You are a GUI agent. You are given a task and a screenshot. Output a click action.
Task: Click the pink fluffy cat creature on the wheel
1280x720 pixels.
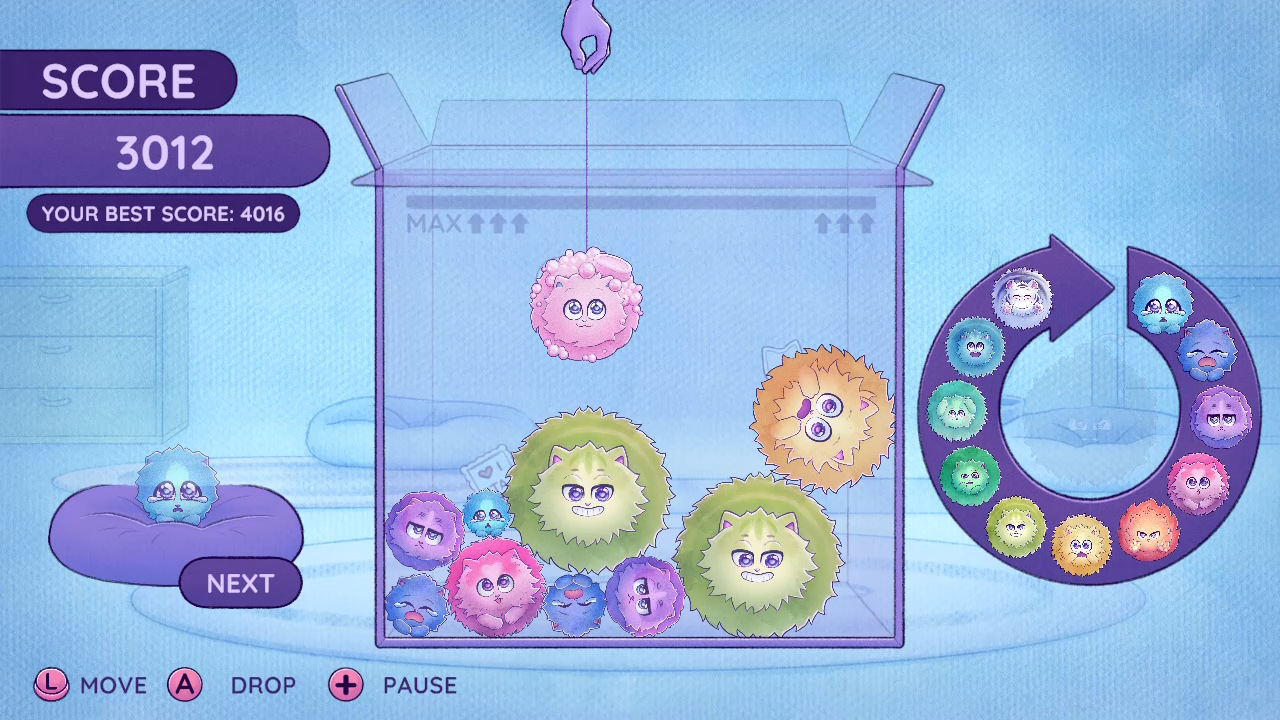click(x=1196, y=481)
